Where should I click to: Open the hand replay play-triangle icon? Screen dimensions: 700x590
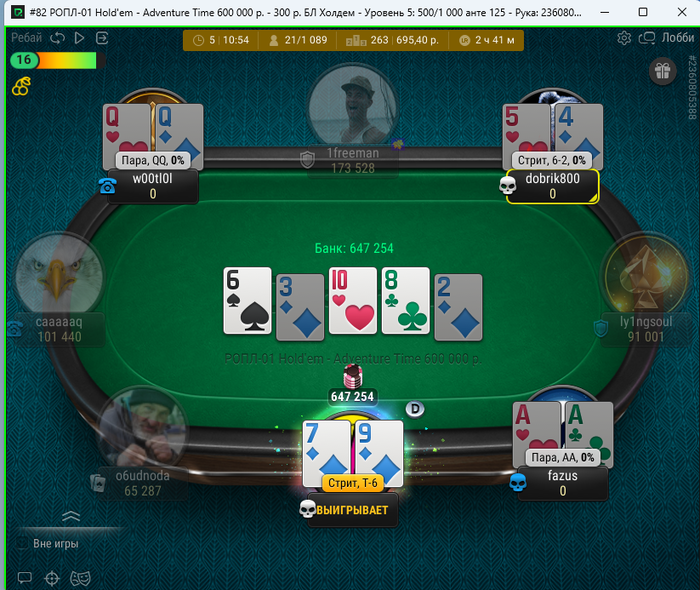tap(79, 38)
